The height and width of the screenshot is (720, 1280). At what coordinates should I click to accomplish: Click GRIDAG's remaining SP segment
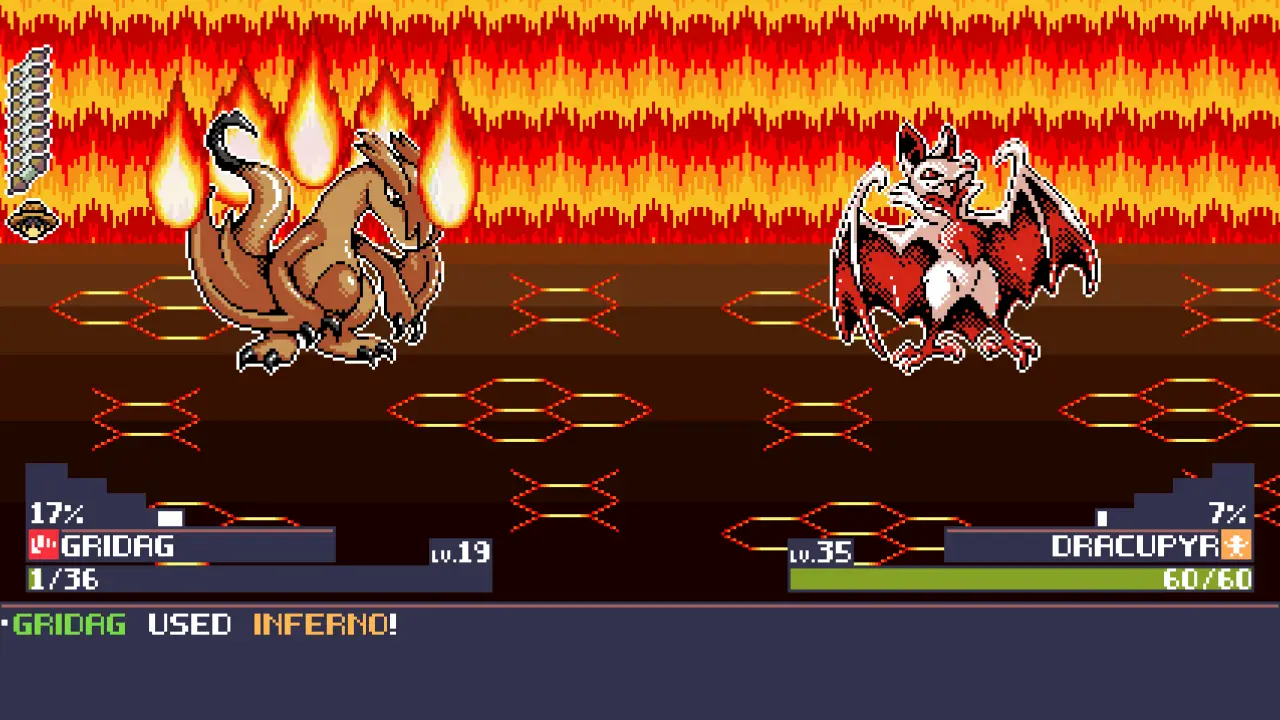click(170, 516)
